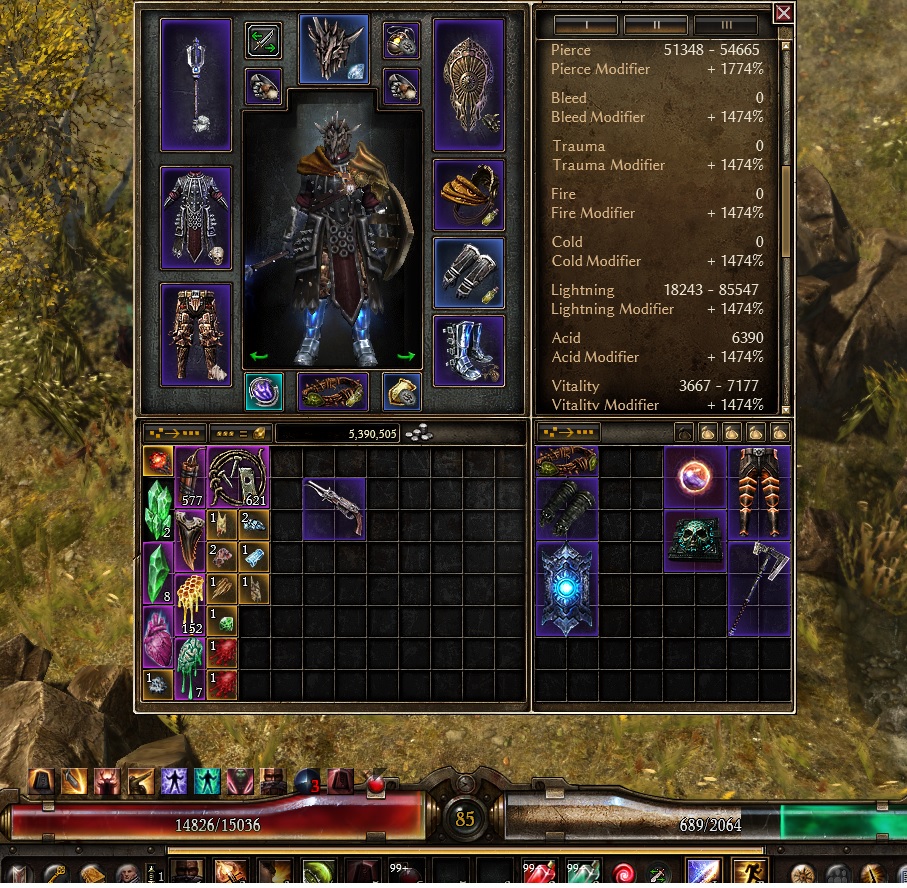
Task: Select the equipped scepter weapon slot
Action: [x=196, y=85]
